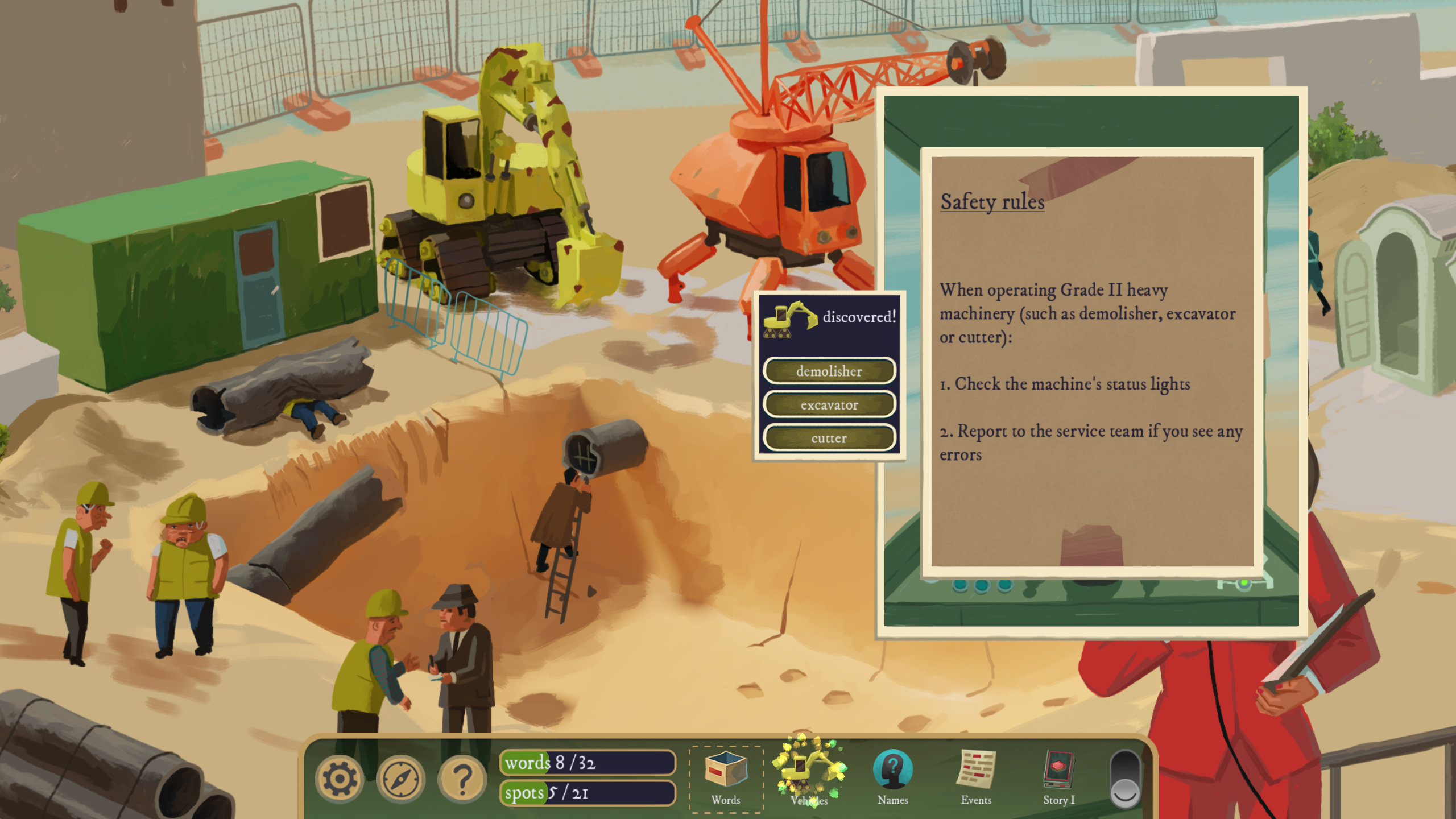Select the "demolisher" word option

tap(829, 371)
